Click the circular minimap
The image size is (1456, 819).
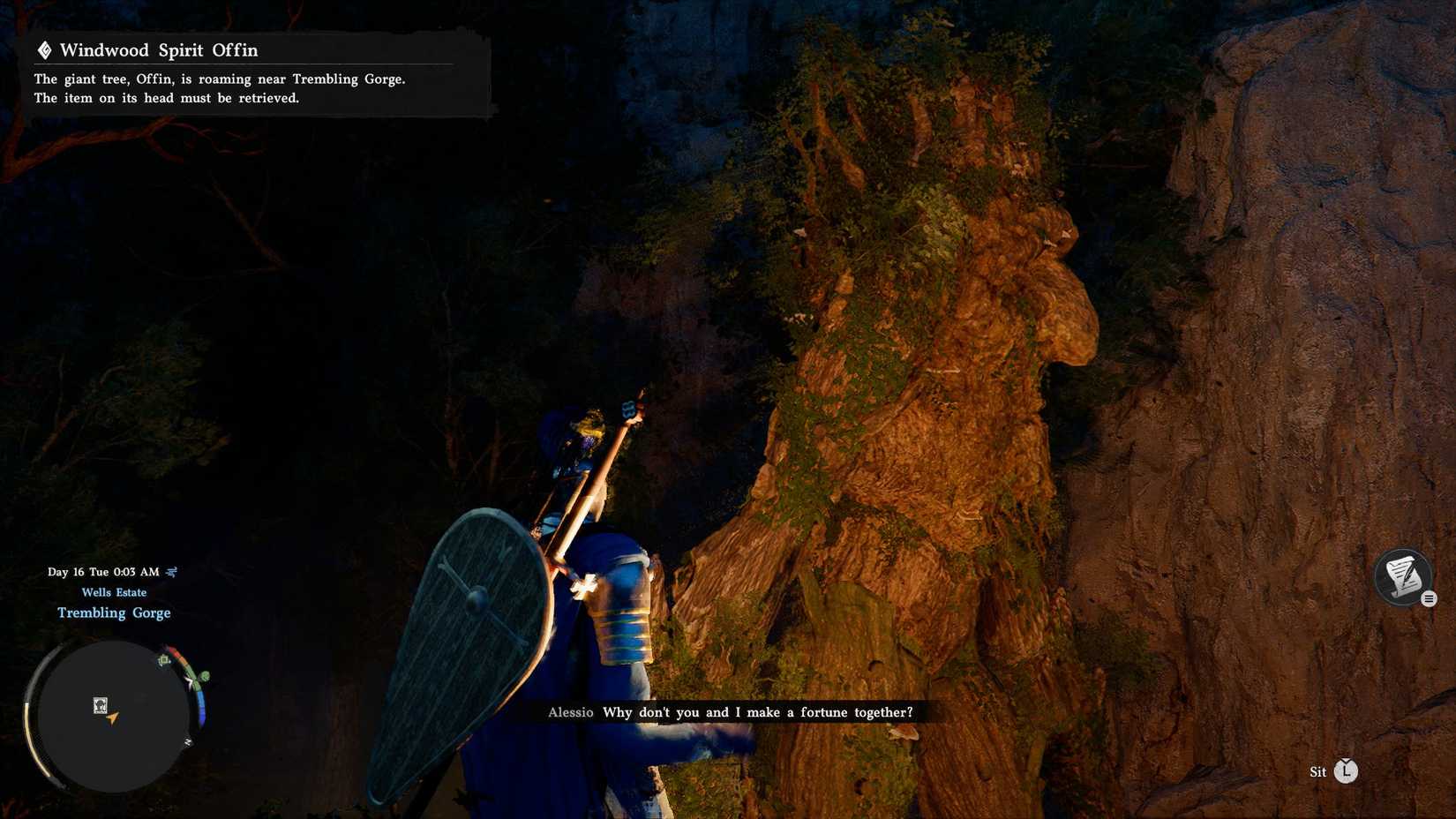click(113, 716)
